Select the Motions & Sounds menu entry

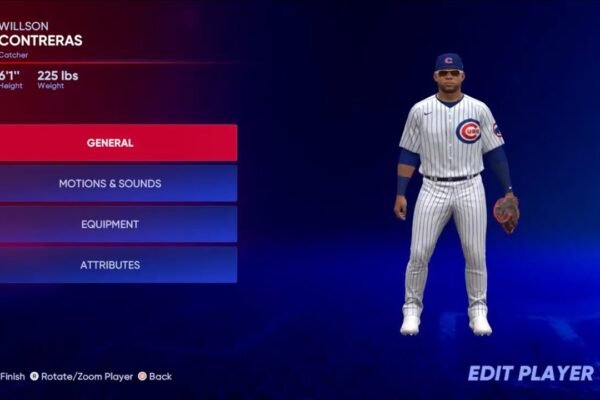110,184
